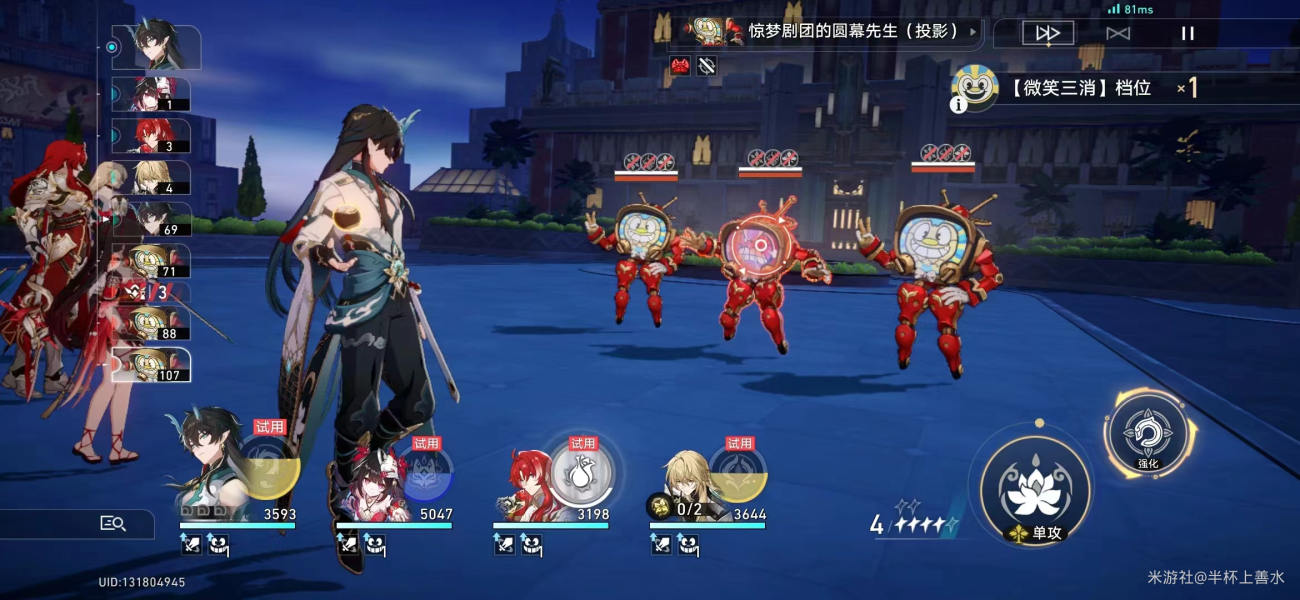Inspect the turn-order entry marked 69

coord(151,219)
